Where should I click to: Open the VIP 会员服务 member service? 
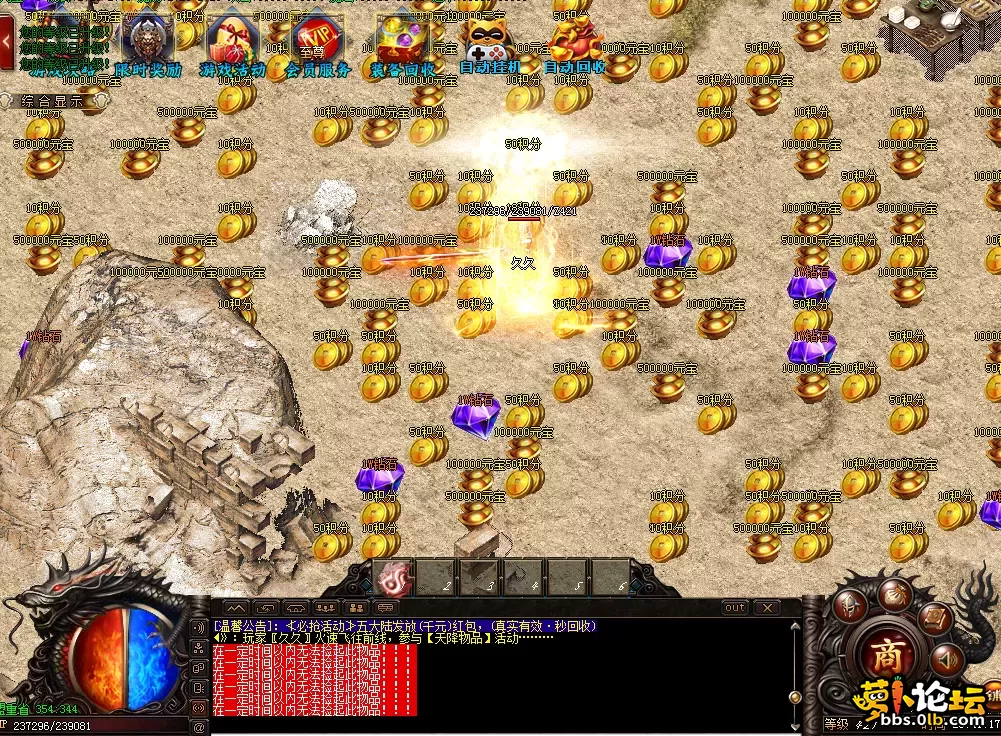317,45
